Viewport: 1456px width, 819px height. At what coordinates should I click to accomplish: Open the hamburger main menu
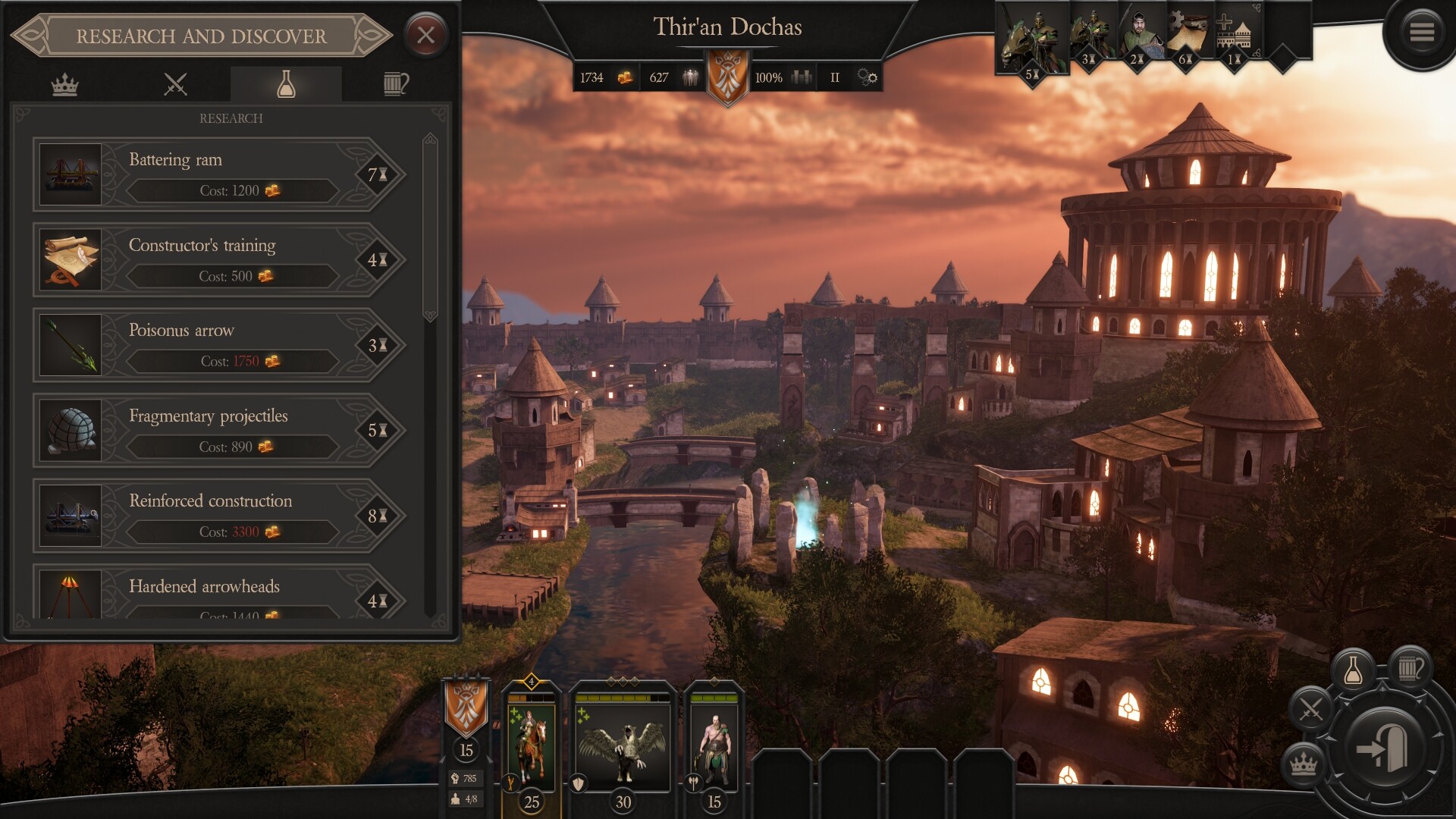pos(1421,33)
